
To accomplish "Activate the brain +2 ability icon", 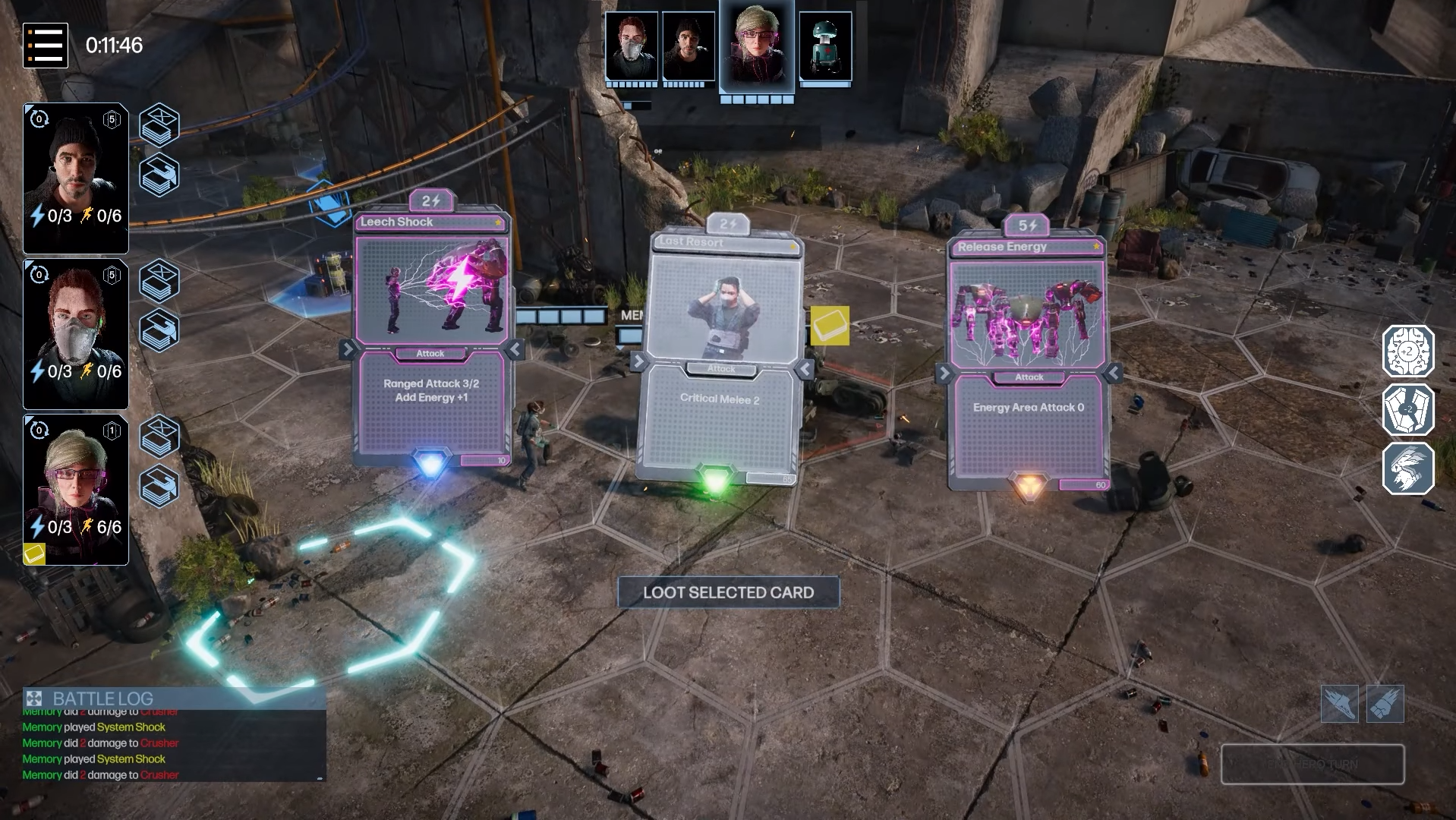I will point(1407,352).
